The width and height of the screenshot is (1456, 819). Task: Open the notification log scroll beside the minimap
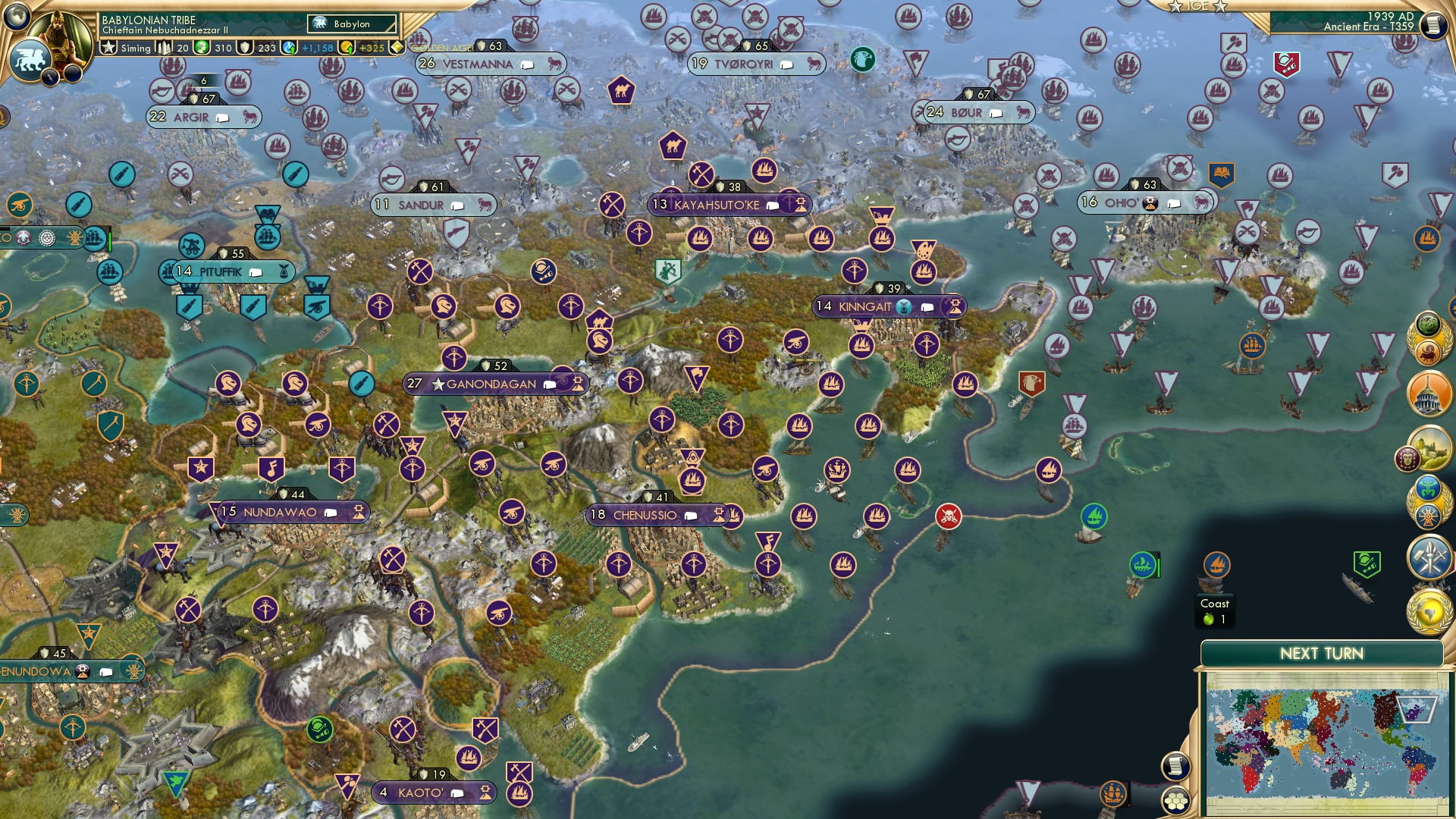(1175, 766)
